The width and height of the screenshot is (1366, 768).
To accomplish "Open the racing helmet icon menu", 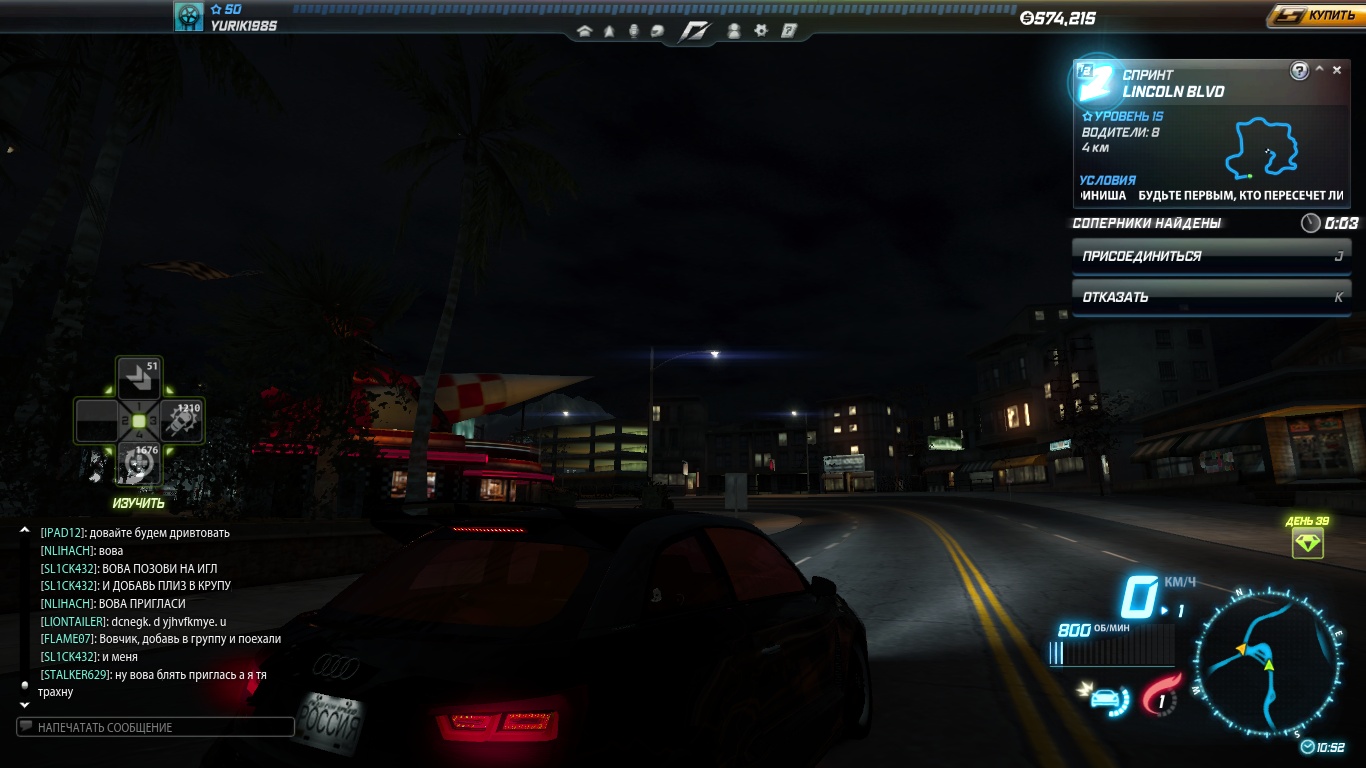I will point(656,31).
